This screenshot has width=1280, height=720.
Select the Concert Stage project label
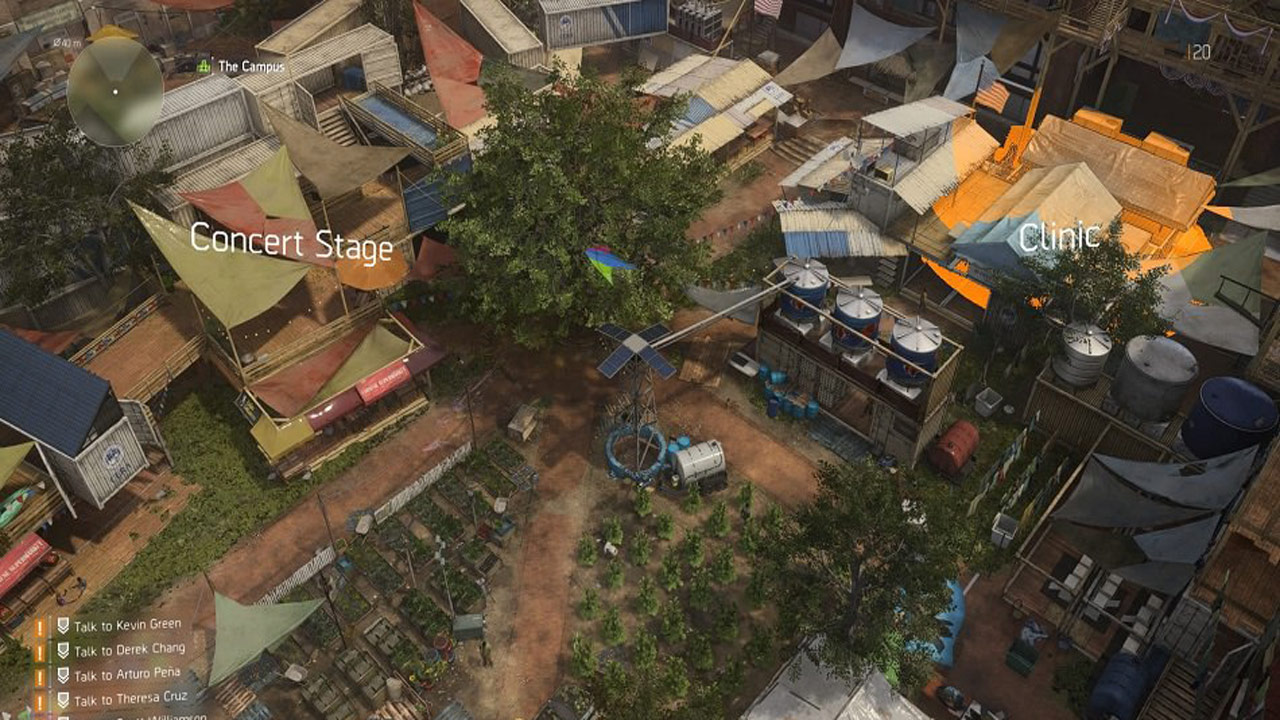291,243
